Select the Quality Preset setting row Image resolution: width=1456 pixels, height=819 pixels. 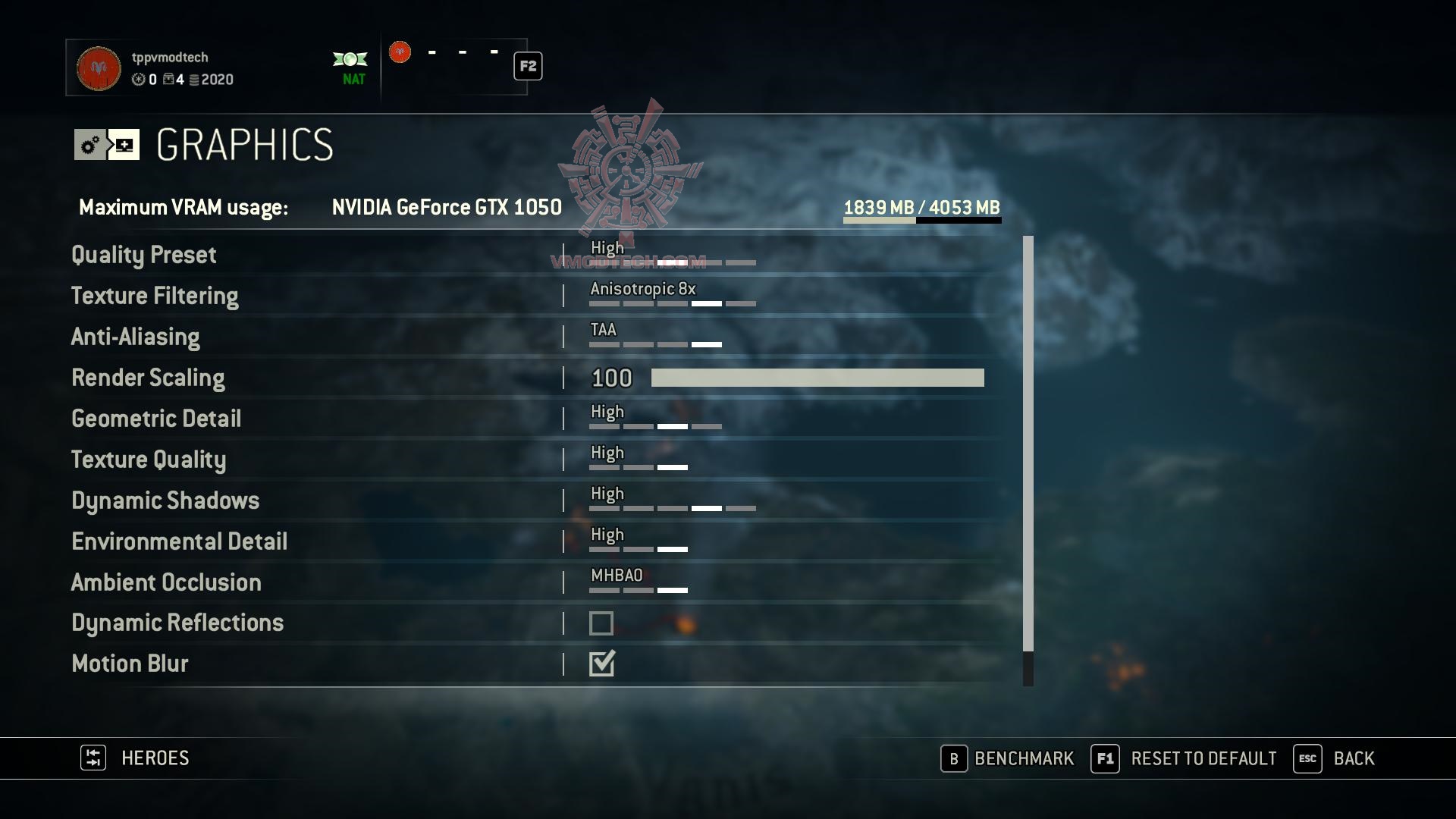(x=144, y=255)
